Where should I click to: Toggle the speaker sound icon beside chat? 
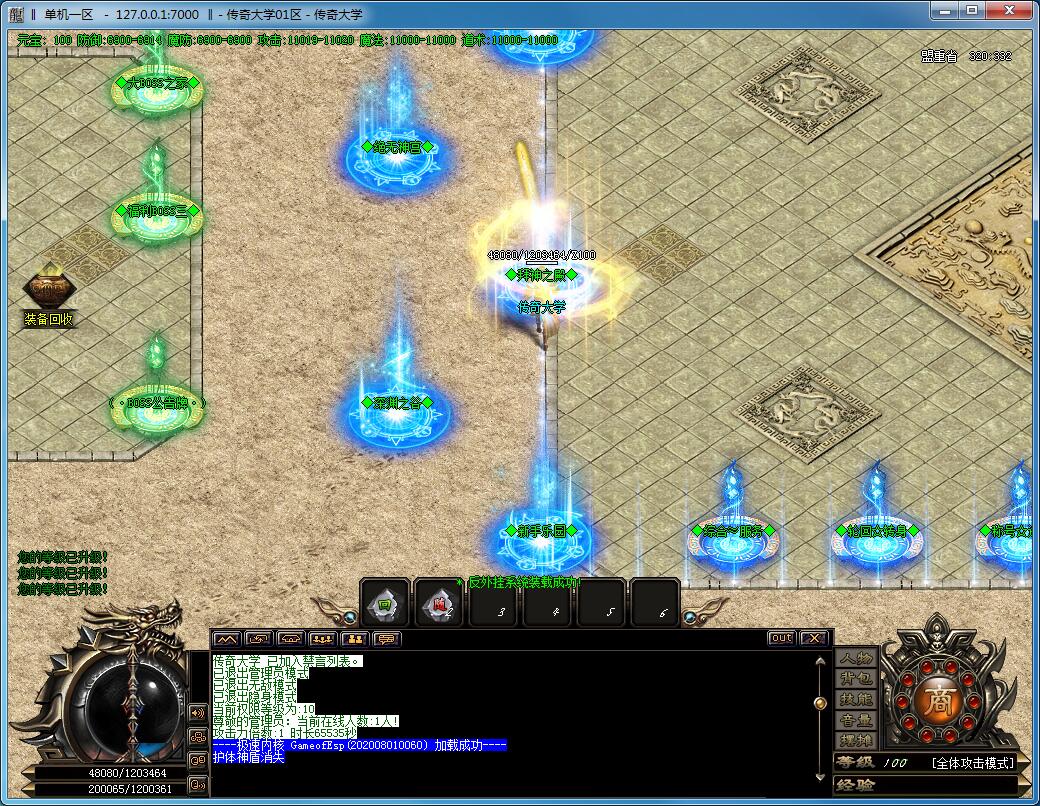[197, 714]
